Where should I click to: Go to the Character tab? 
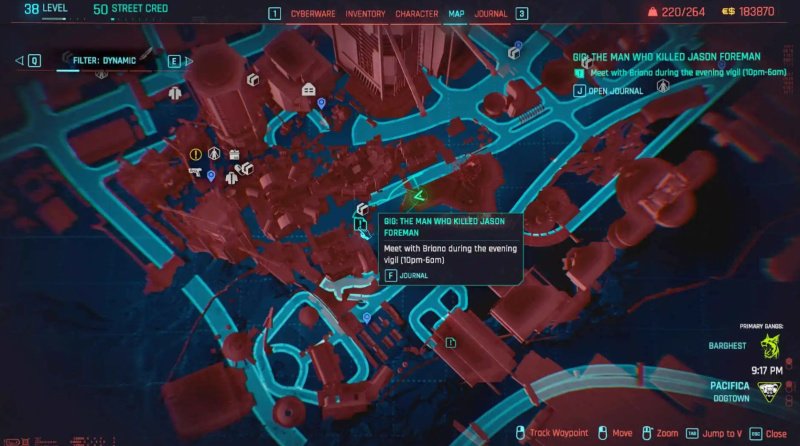[416, 14]
